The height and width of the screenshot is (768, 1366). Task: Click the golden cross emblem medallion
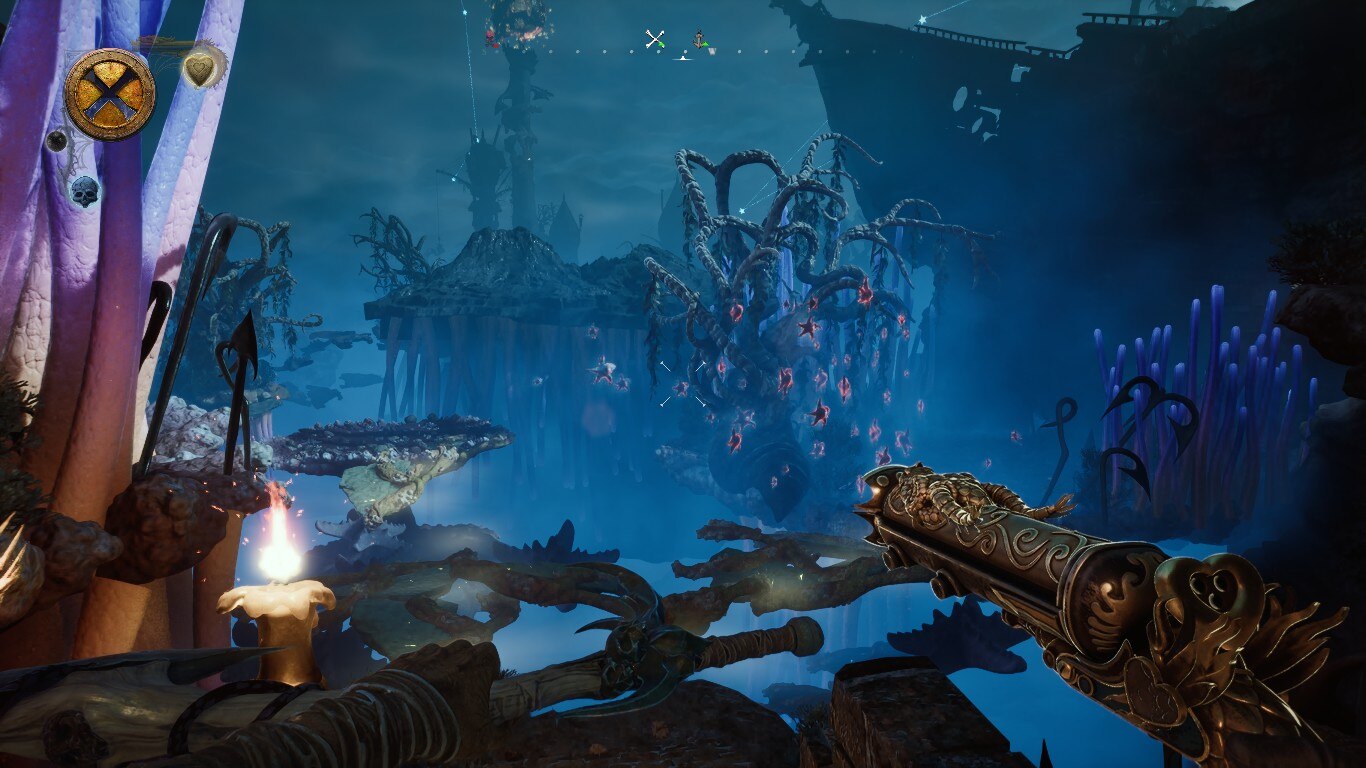110,94
